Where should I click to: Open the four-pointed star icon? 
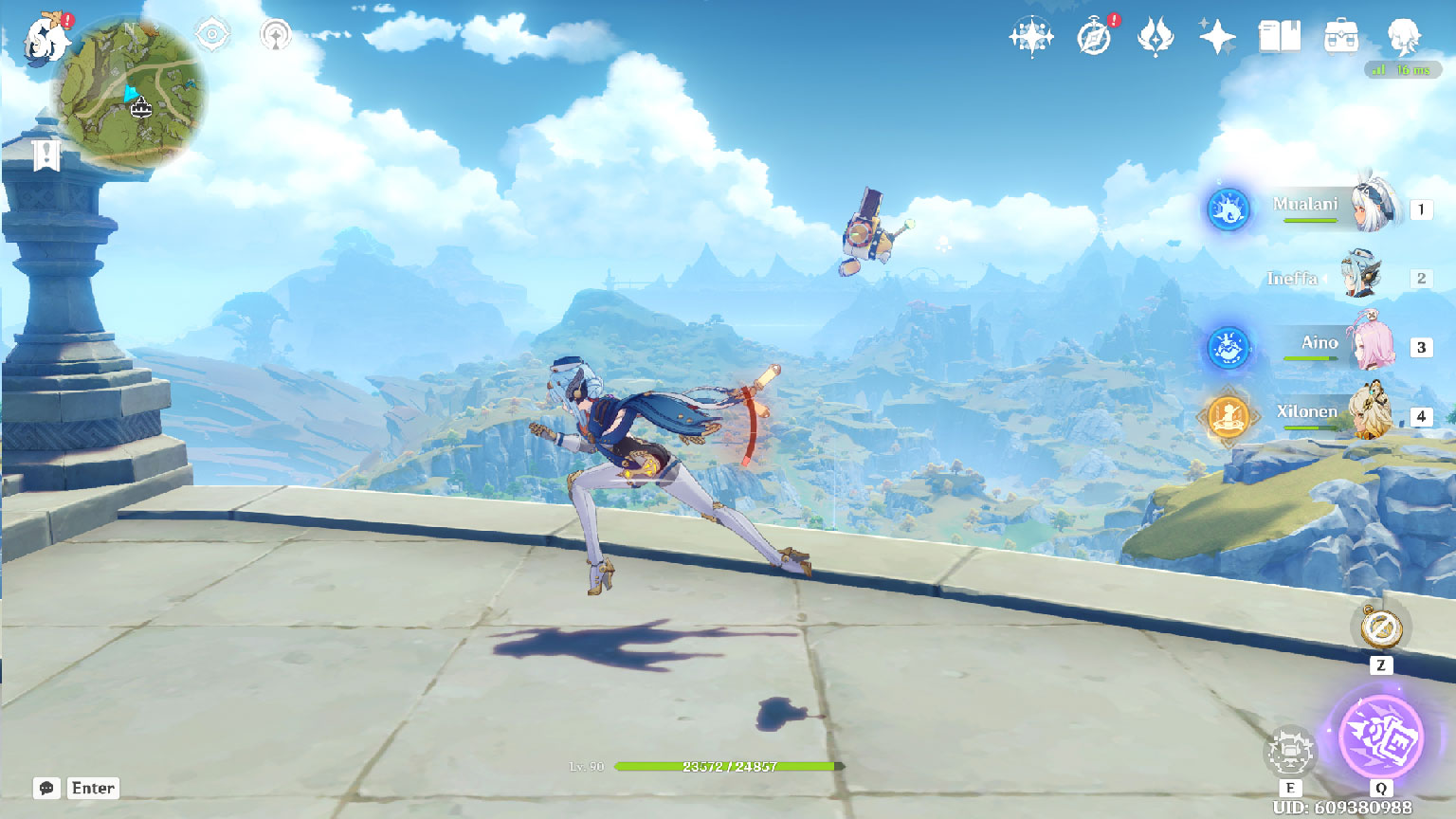click(x=1217, y=38)
